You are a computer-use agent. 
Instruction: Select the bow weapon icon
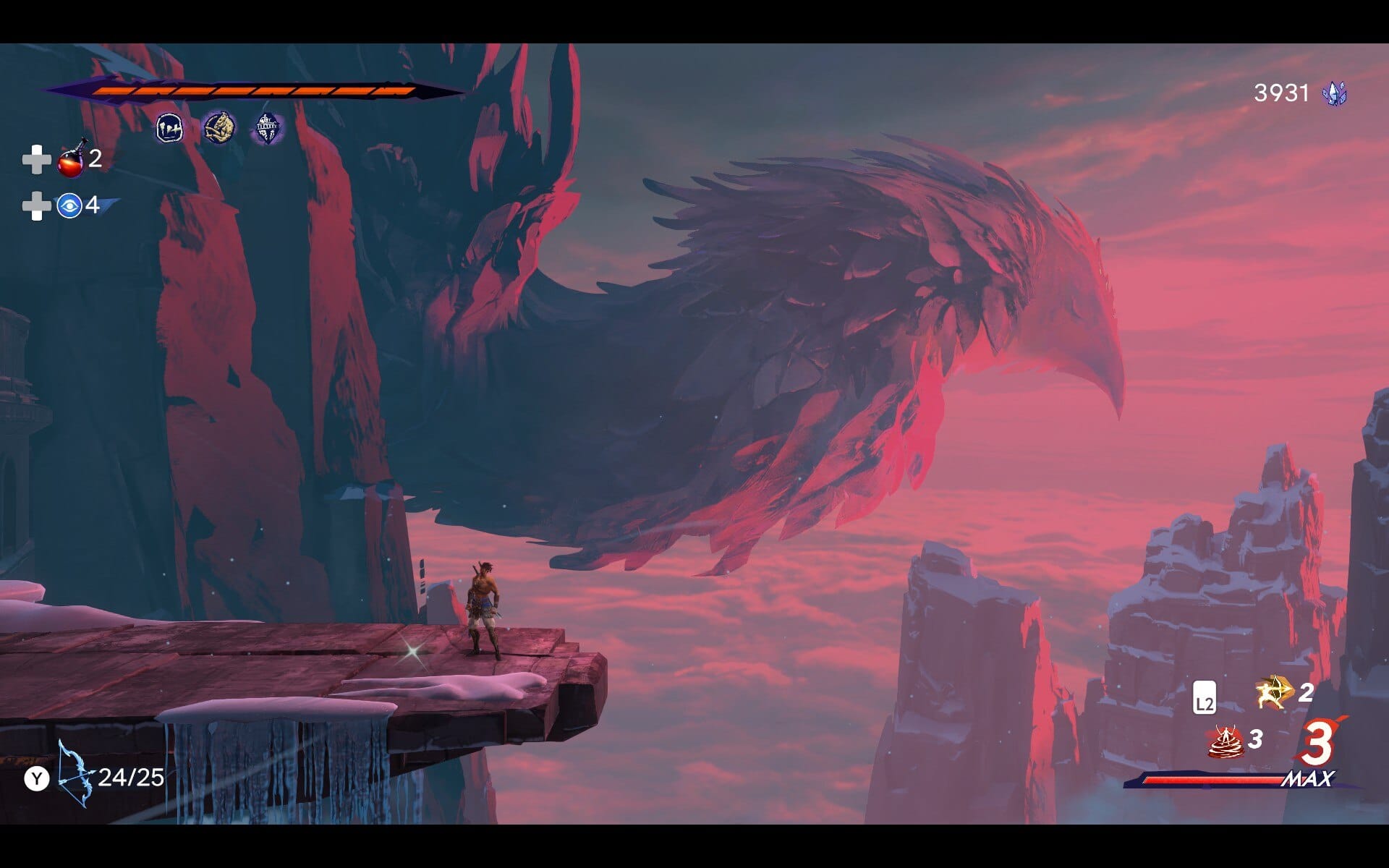click(x=76, y=774)
